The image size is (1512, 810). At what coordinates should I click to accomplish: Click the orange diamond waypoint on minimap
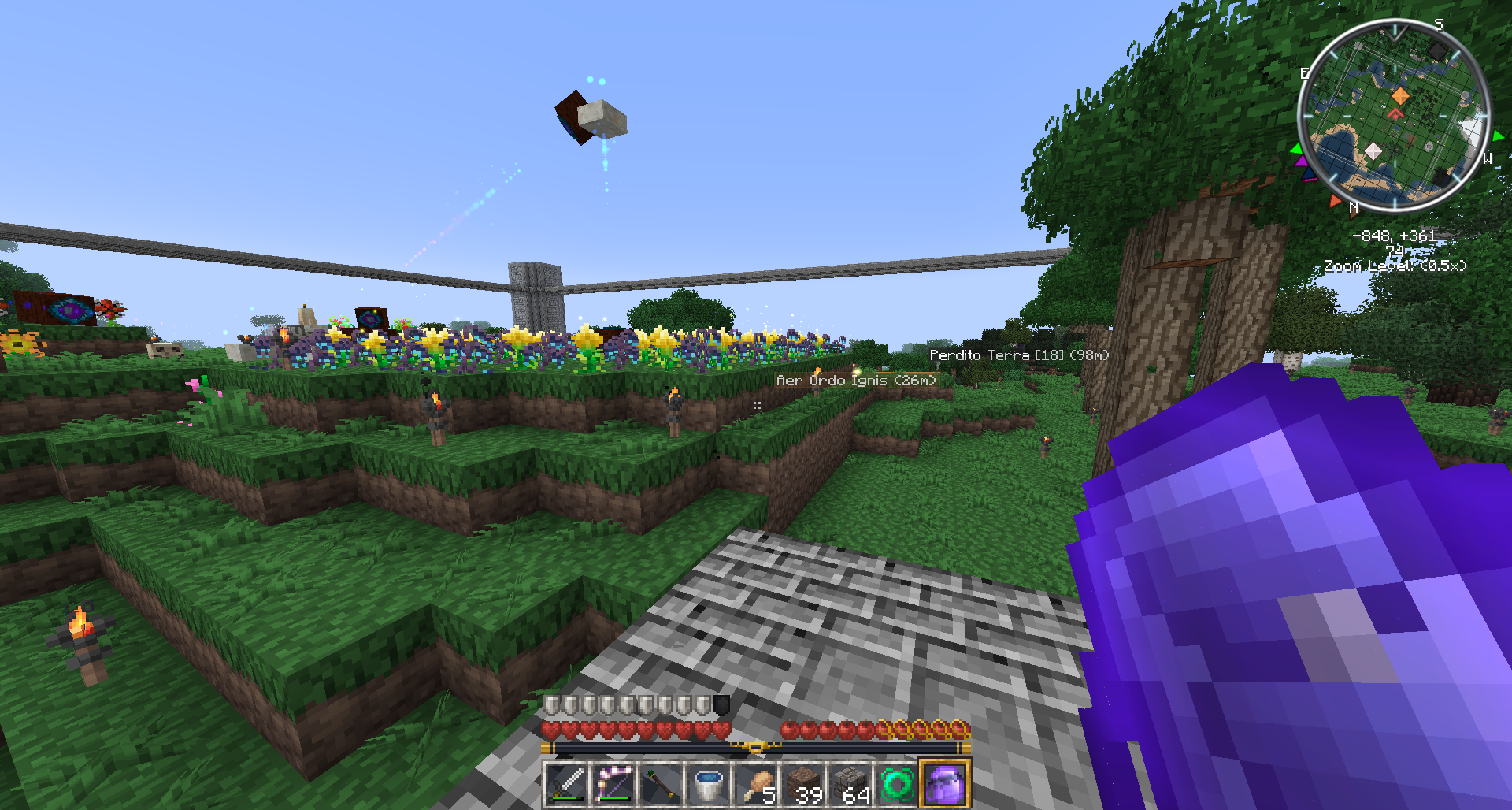[1399, 96]
